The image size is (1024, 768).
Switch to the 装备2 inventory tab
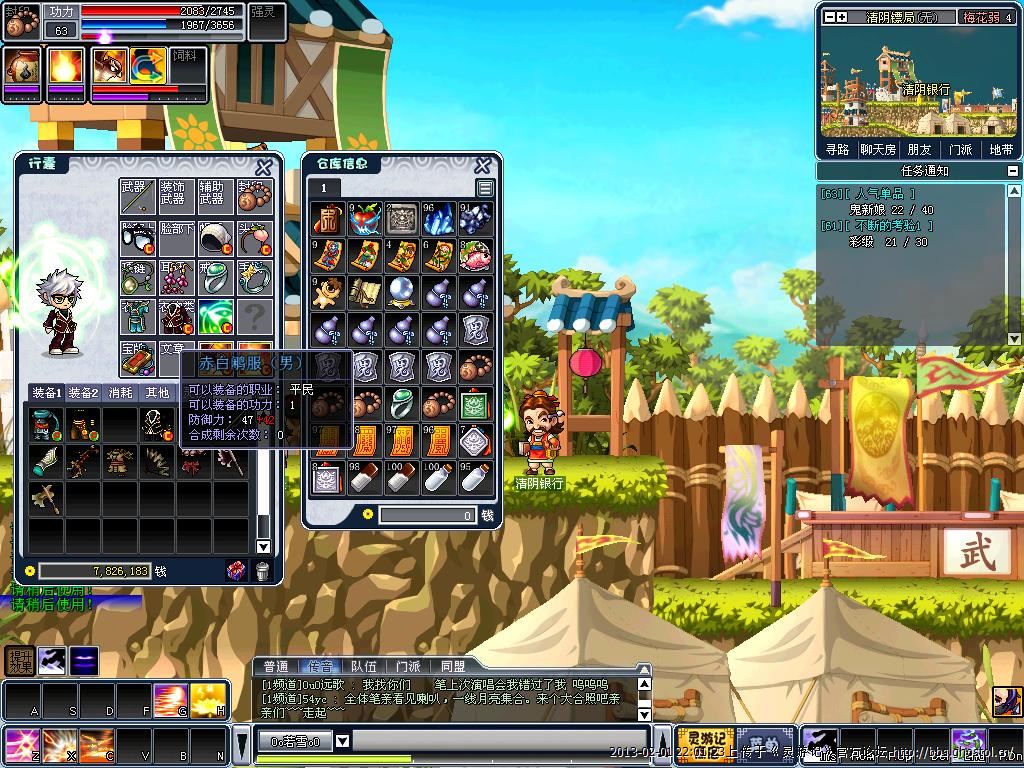(x=84, y=393)
